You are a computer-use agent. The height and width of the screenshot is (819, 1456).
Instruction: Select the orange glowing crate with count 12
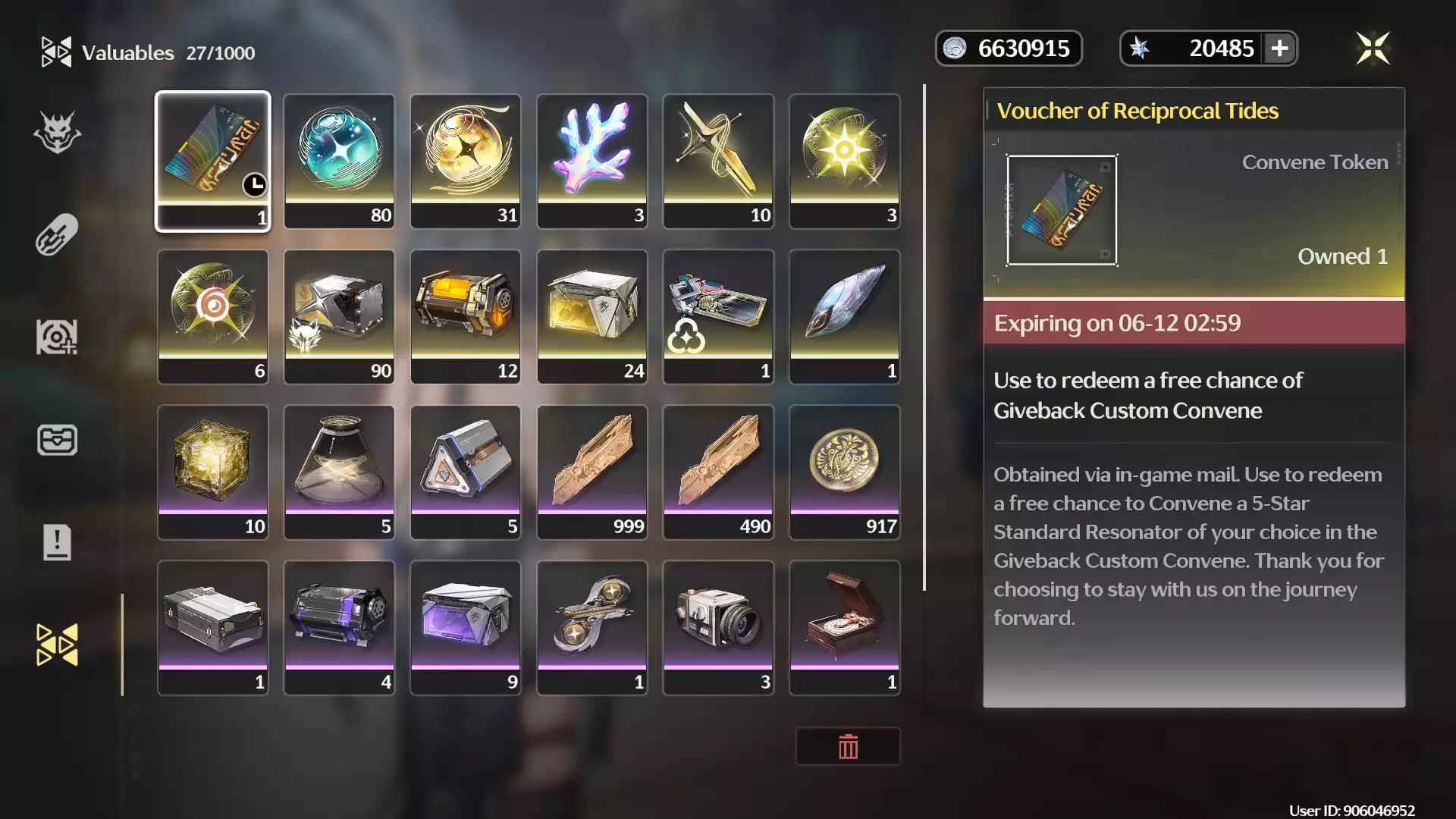pos(466,316)
